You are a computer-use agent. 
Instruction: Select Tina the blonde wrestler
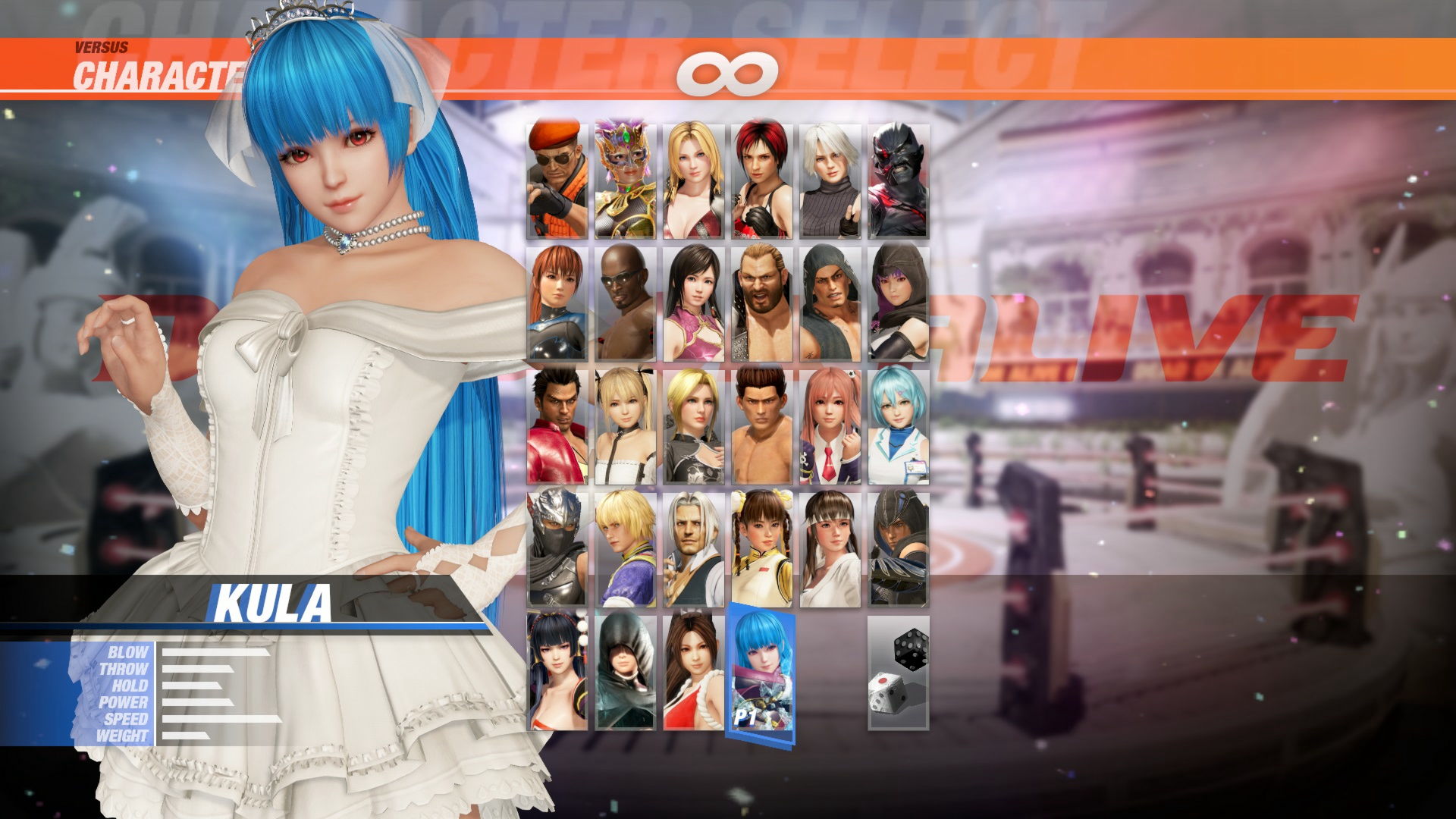click(692, 174)
